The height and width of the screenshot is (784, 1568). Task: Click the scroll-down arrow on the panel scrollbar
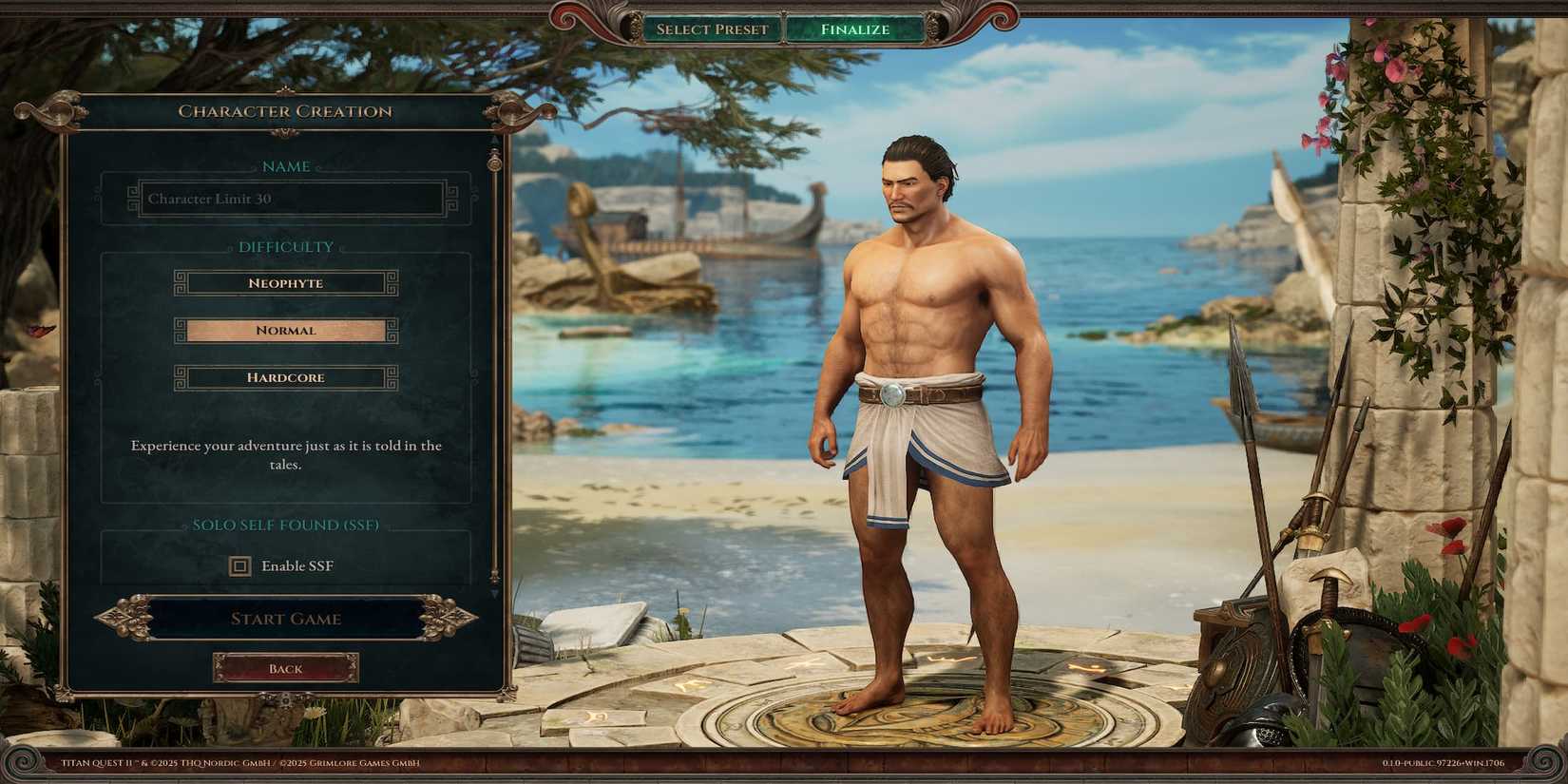[x=493, y=594]
